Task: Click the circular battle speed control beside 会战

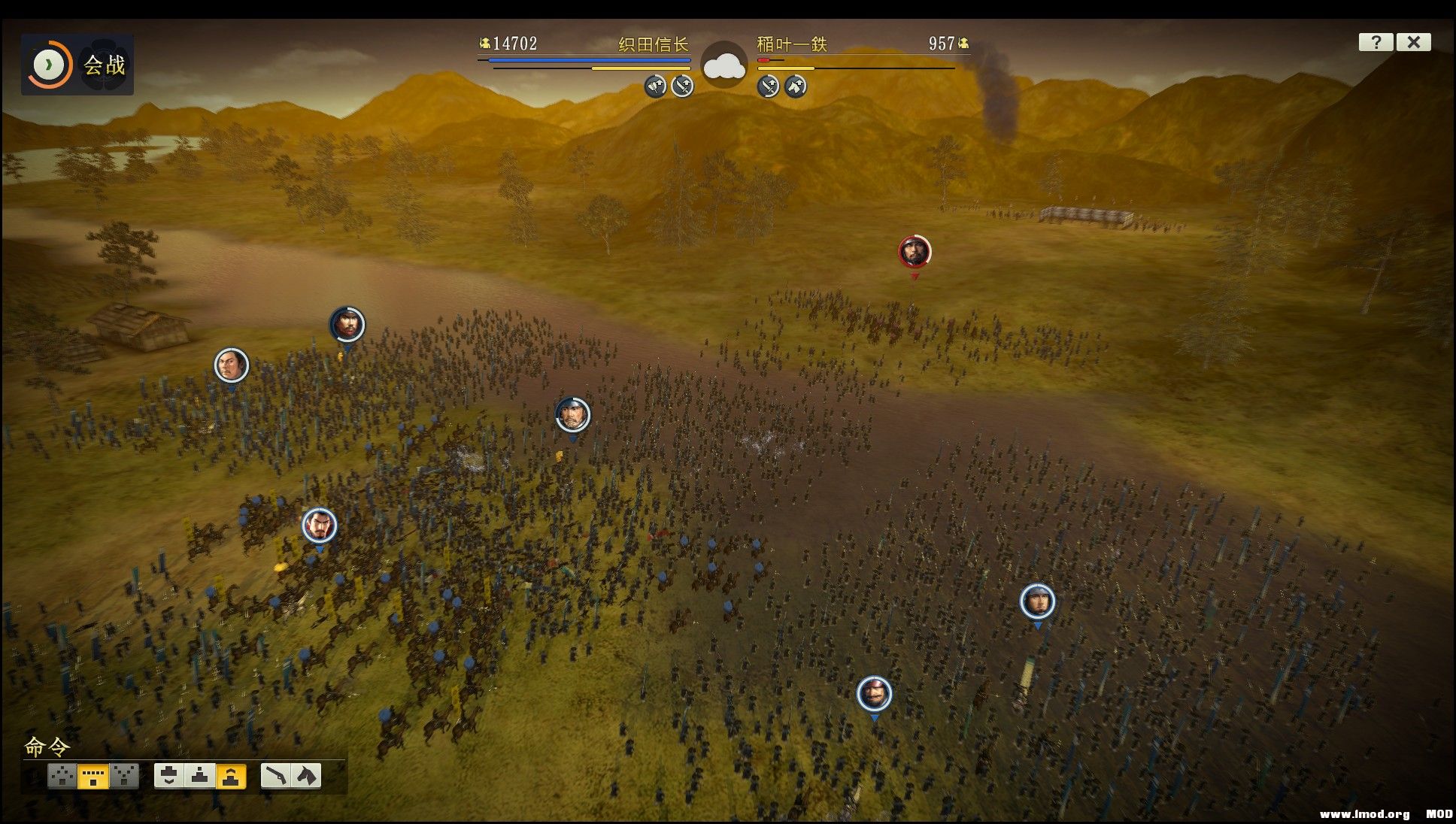Action: [x=49, y=65]
